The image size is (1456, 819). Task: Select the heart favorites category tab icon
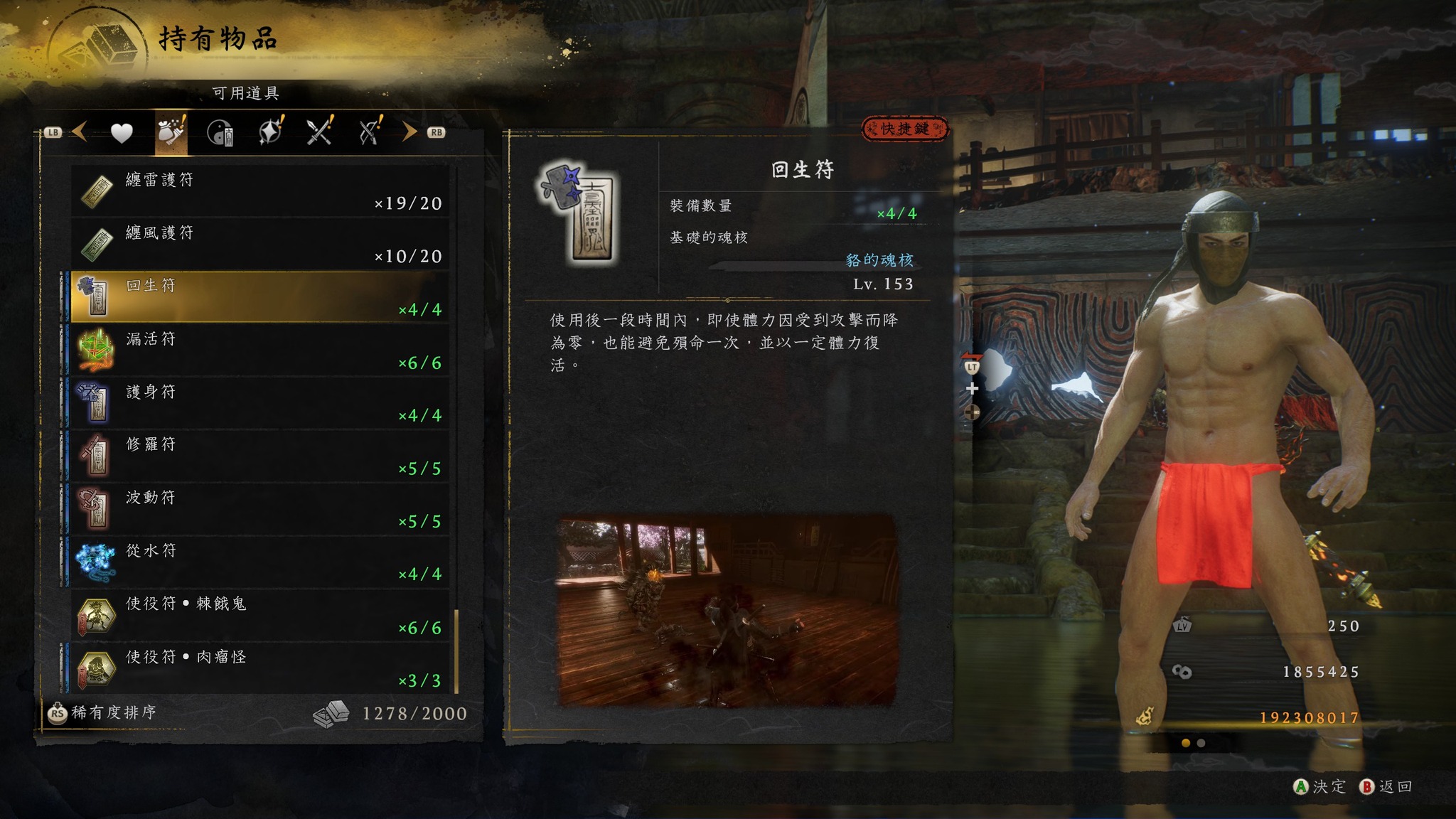[x=121, y=131]
